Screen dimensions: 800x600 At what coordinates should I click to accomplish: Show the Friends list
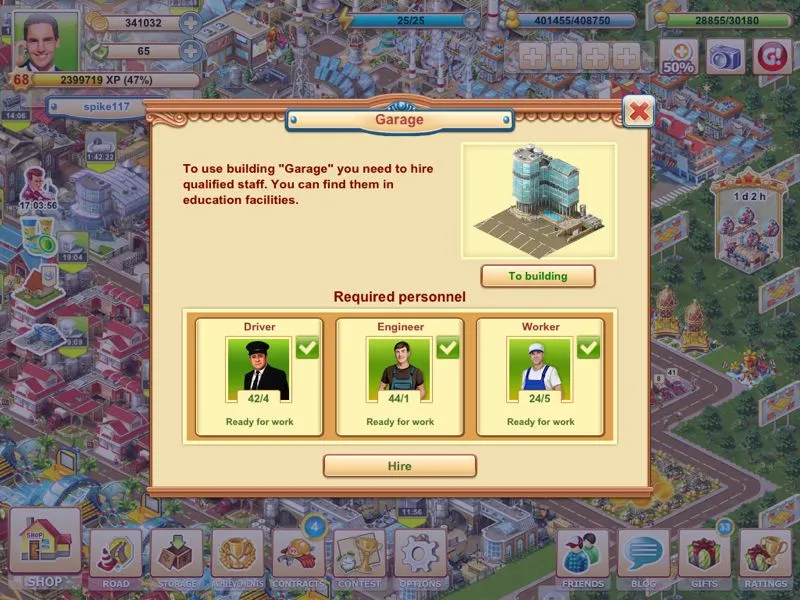(x=583, y=556)
